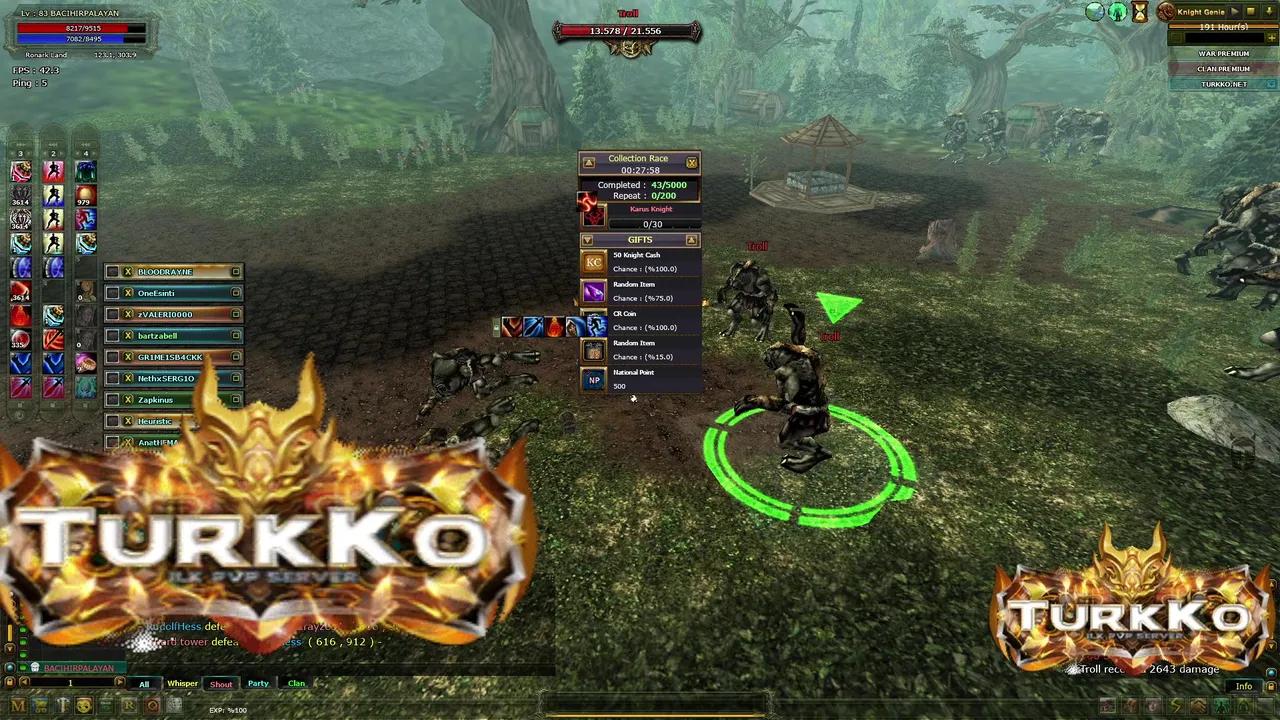Open the Knight Genie down arrow

pyautogui.click(x=1269, y=12)
